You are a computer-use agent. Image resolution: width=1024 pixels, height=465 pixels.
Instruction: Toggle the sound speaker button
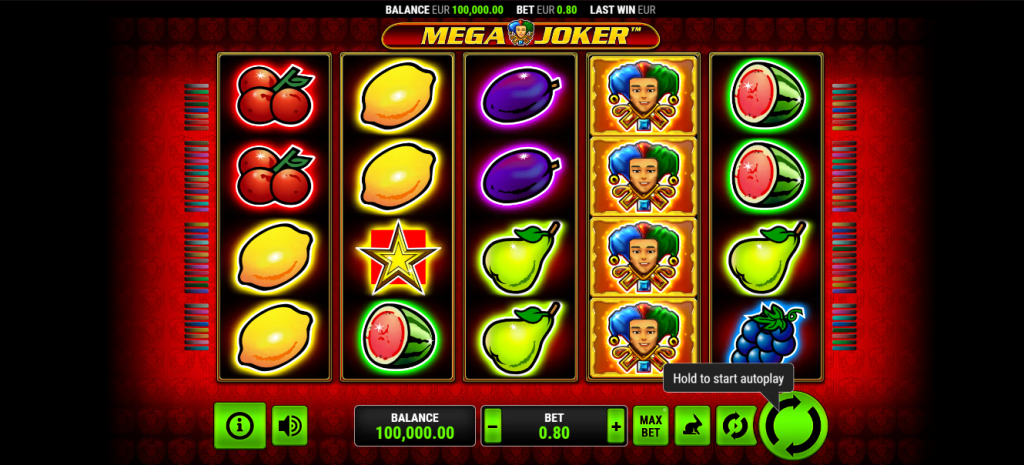point(290,425)
